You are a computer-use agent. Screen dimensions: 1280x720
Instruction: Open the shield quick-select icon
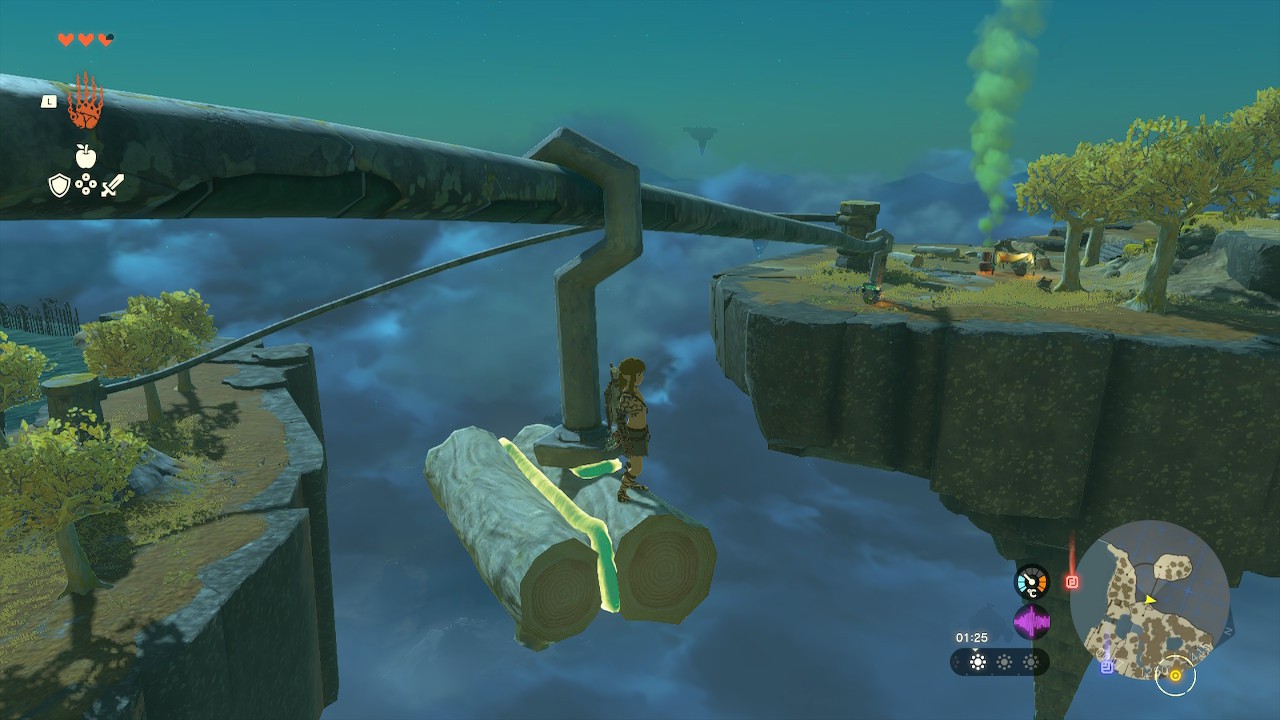[59, 185]
